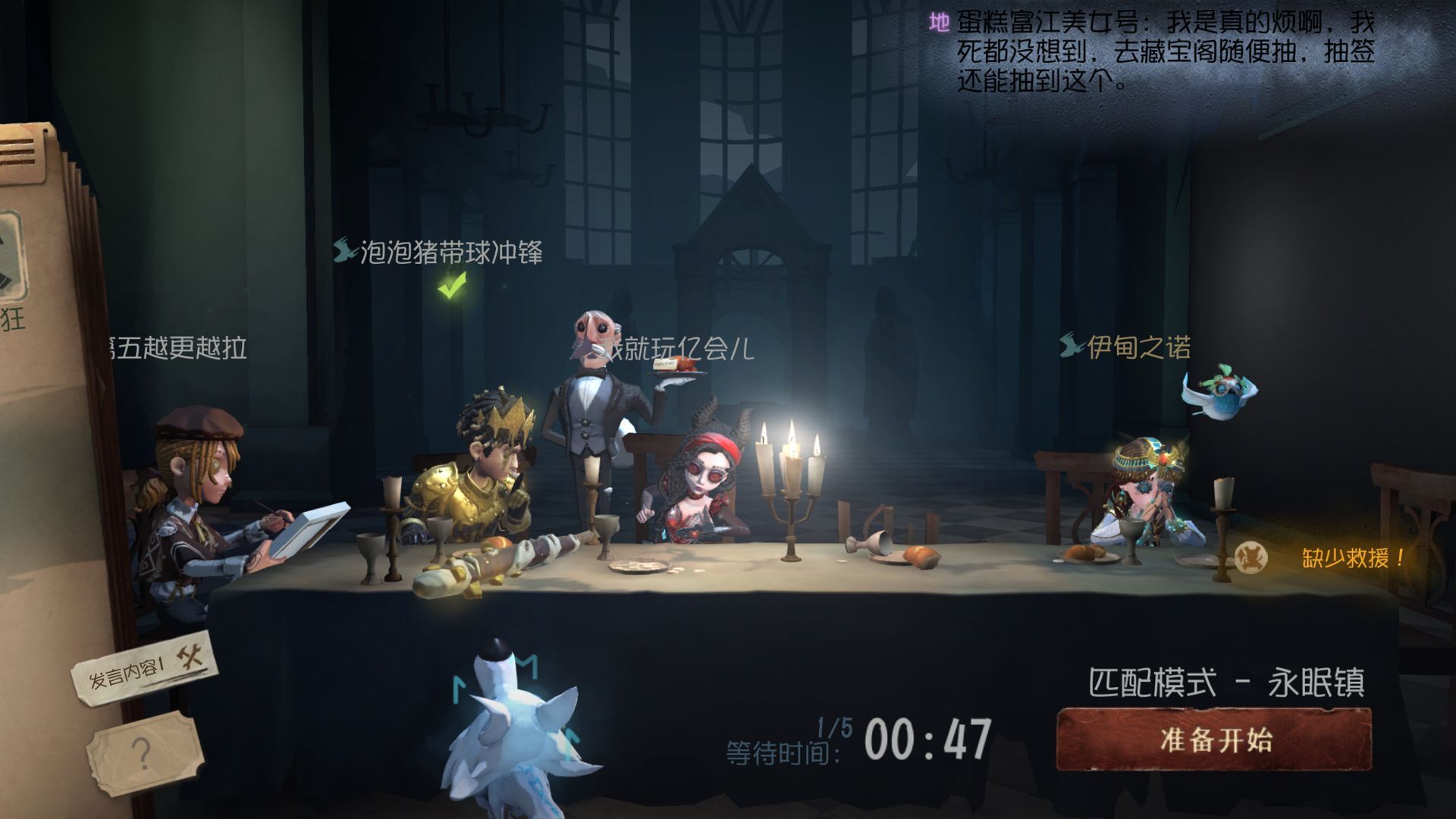Click the 准备开始 ready button

click(1214, 739)
